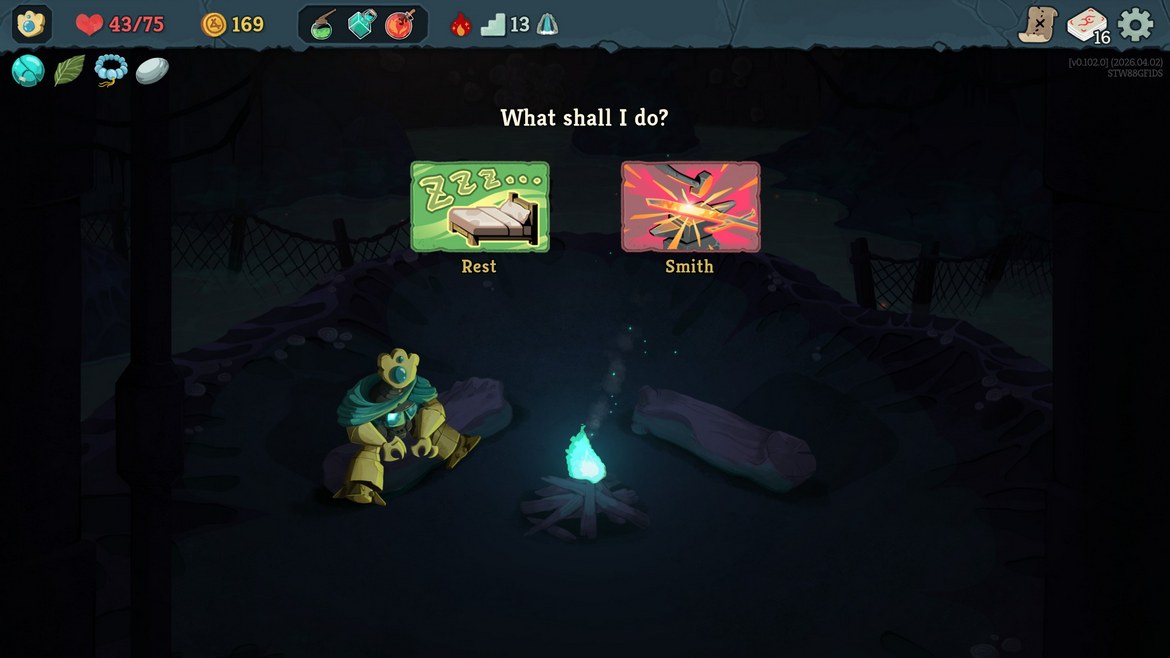Select the teal cube-shaped potion bottle
The width and height of the screenshot is (1170, 658).
pos(362,25)
